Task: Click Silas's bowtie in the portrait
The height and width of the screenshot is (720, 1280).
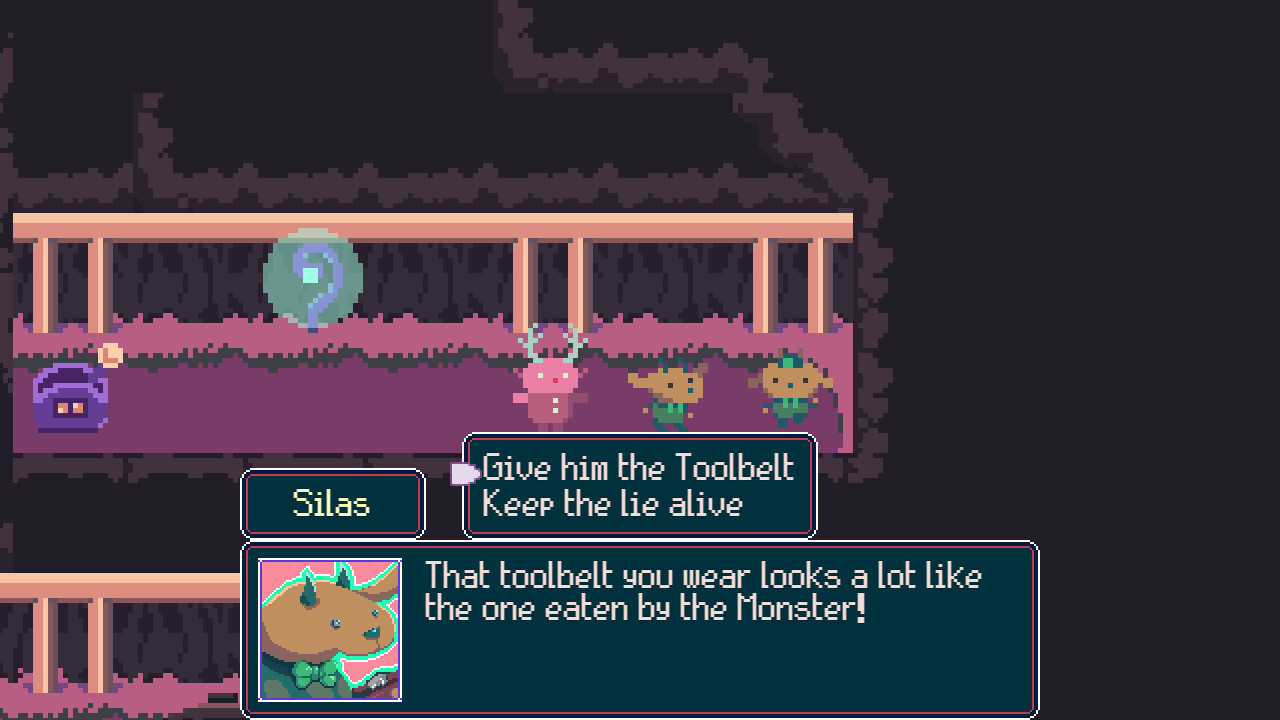Action: [315, 675]
